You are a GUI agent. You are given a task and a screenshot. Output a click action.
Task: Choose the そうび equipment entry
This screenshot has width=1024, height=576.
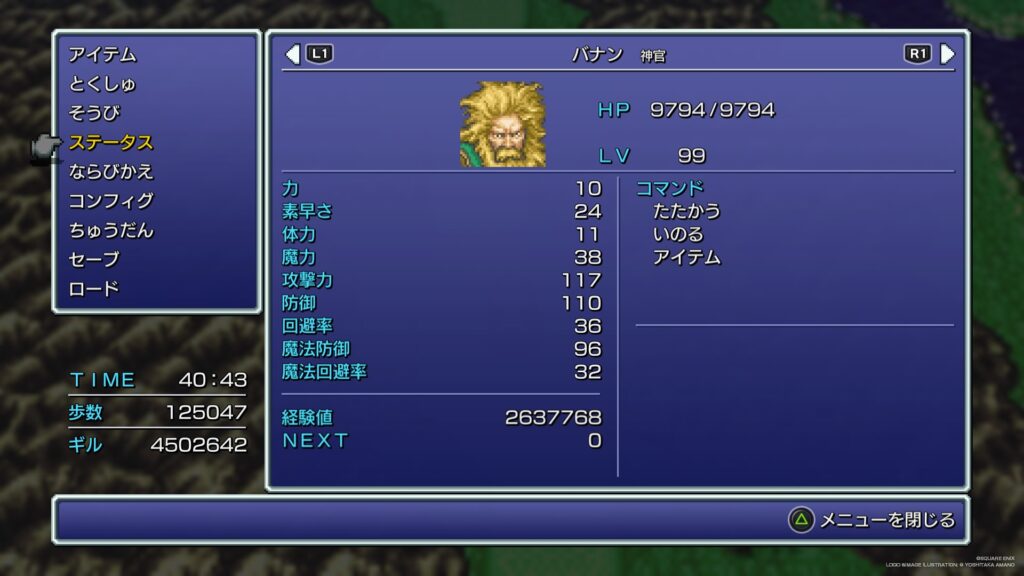[x=94, y=113]
